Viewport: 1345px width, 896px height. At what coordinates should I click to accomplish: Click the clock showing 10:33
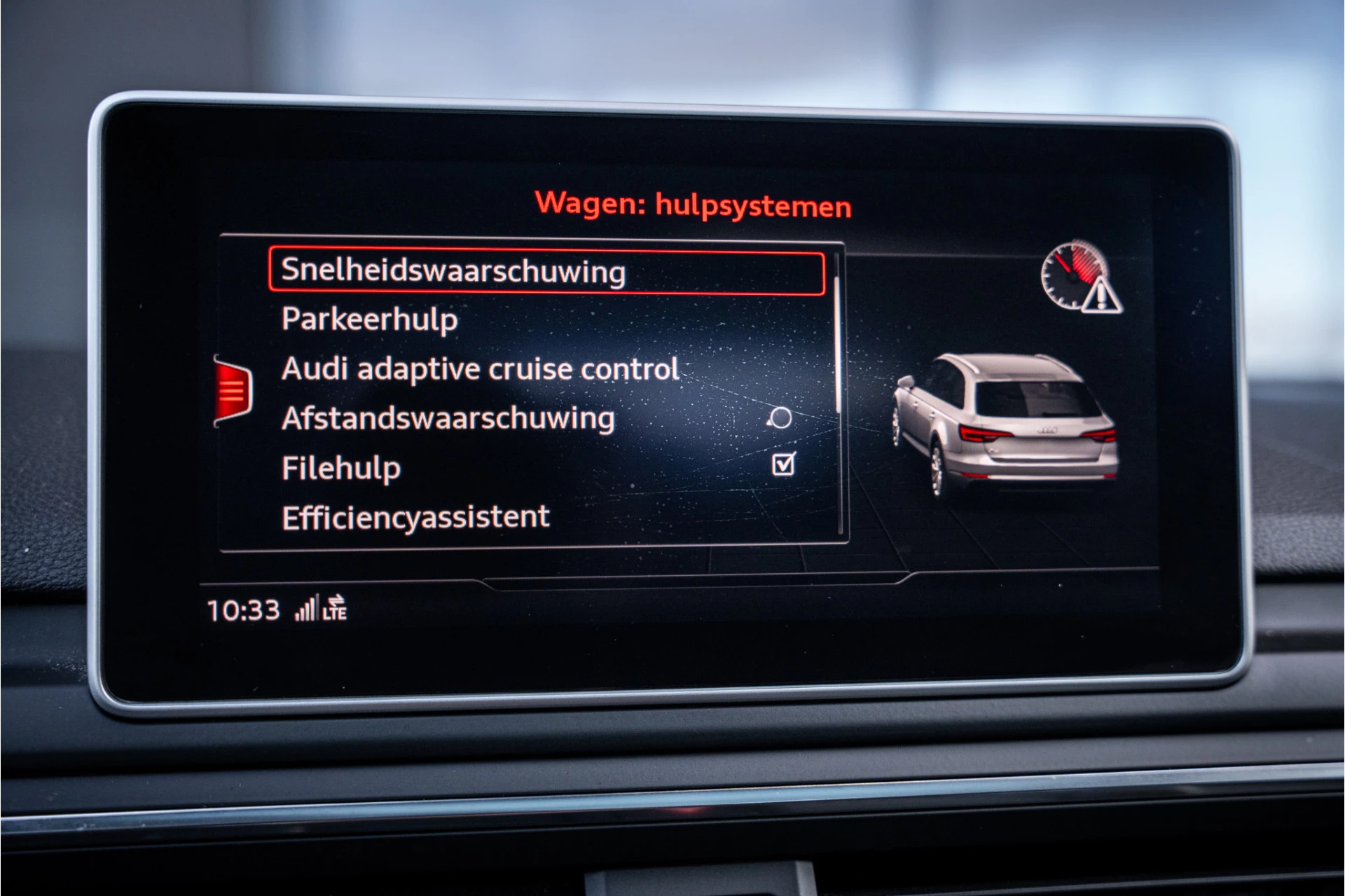pos(243,609)
